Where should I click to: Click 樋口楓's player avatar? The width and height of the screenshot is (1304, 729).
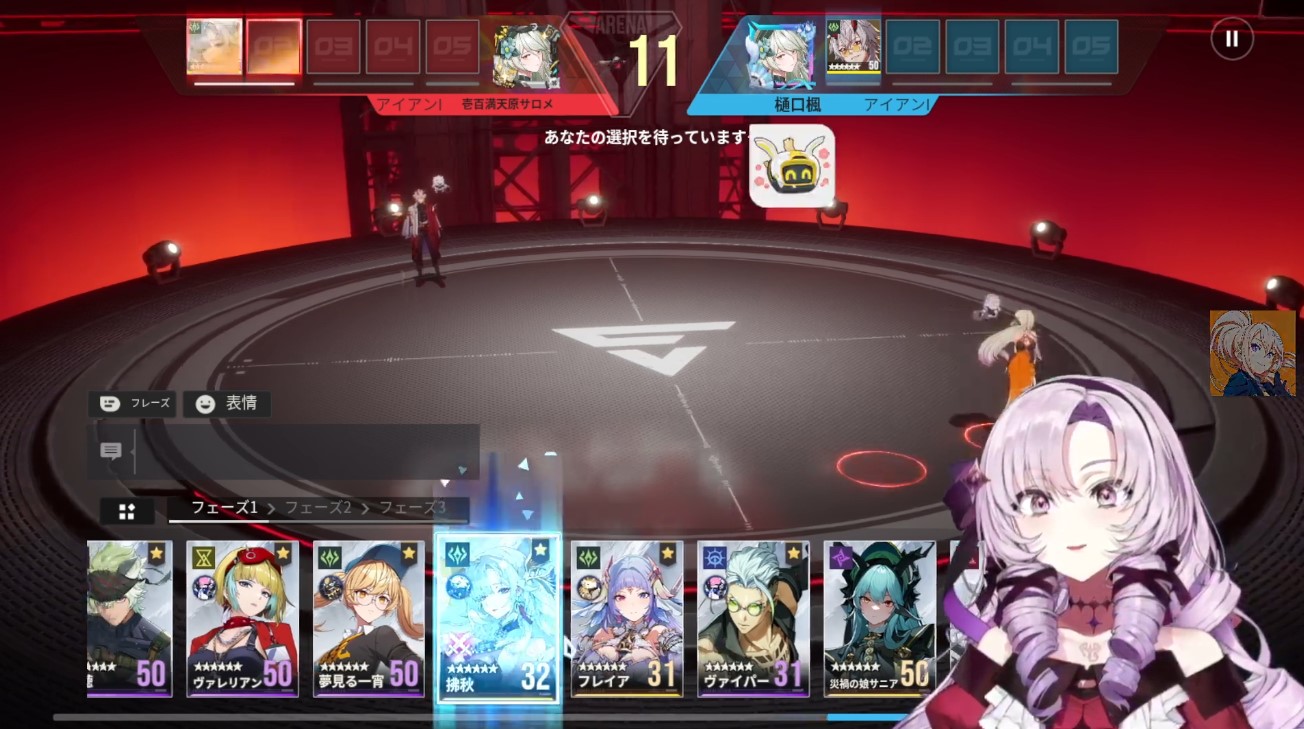(x=781, y=55)
